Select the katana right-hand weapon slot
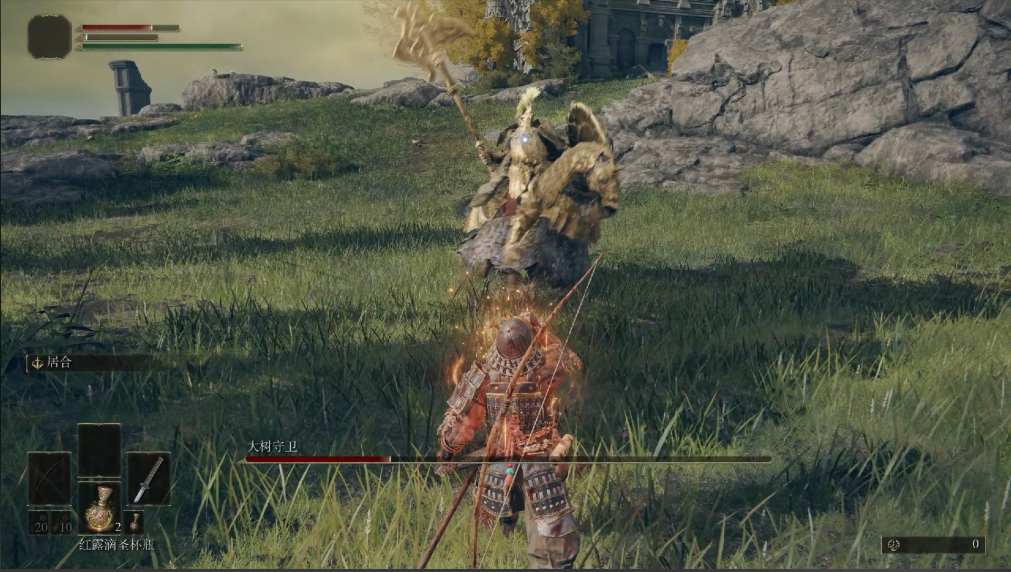This screenshot has width=1011, height=572. pyautogui.click(x=148, y=478)
